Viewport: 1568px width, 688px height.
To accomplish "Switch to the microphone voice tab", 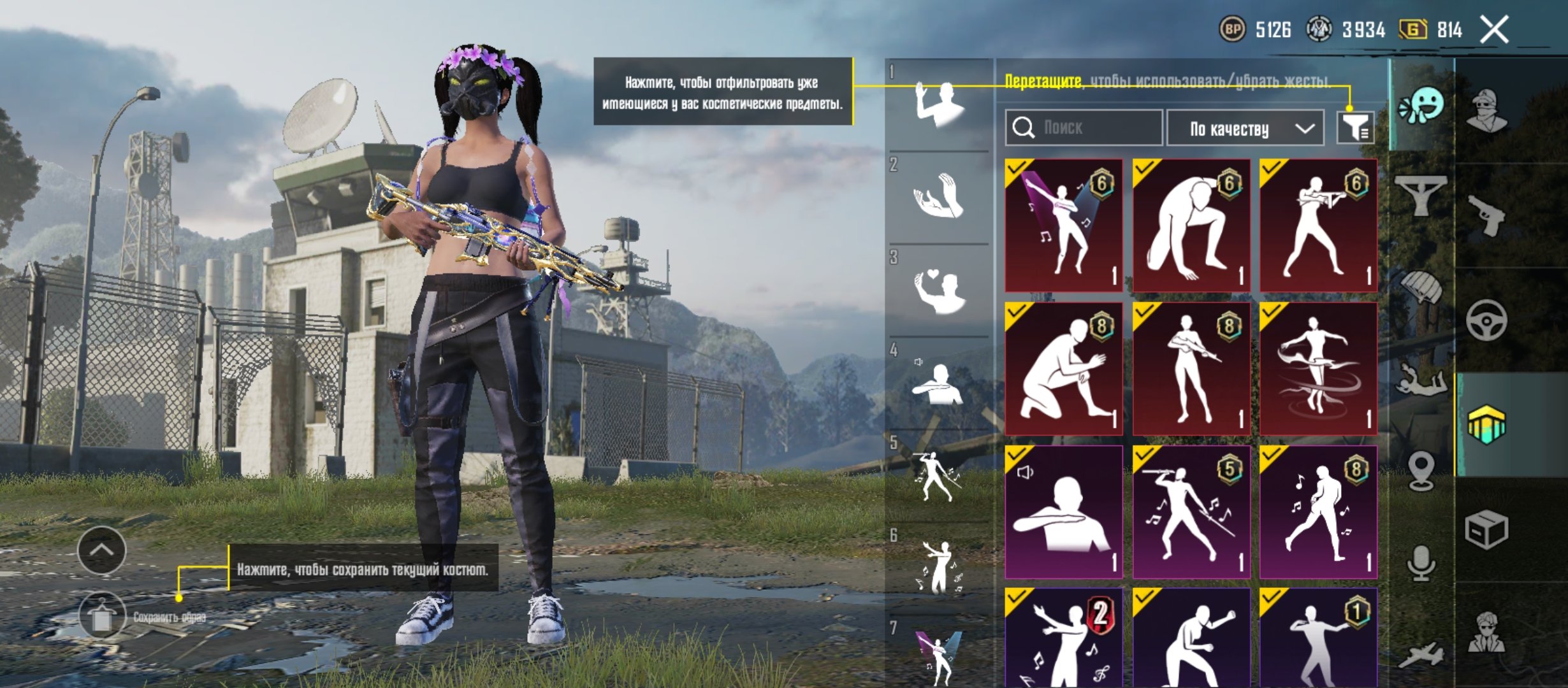I will (1421, 563).
